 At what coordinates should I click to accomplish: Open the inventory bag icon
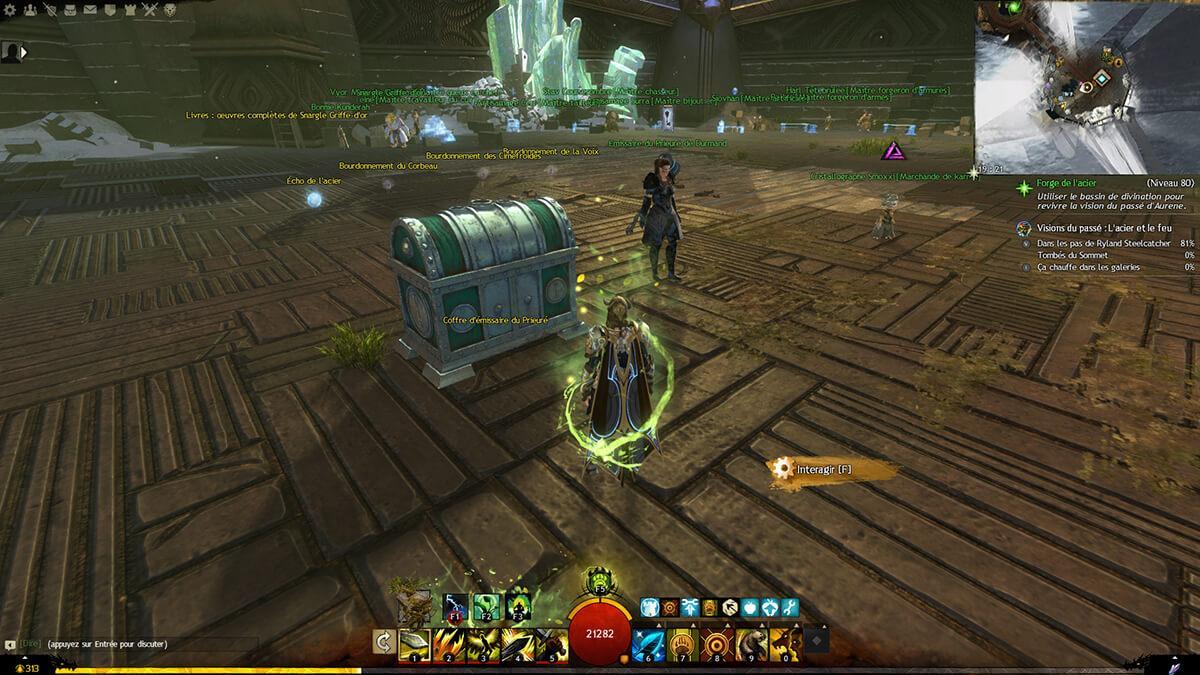(70, 10)
